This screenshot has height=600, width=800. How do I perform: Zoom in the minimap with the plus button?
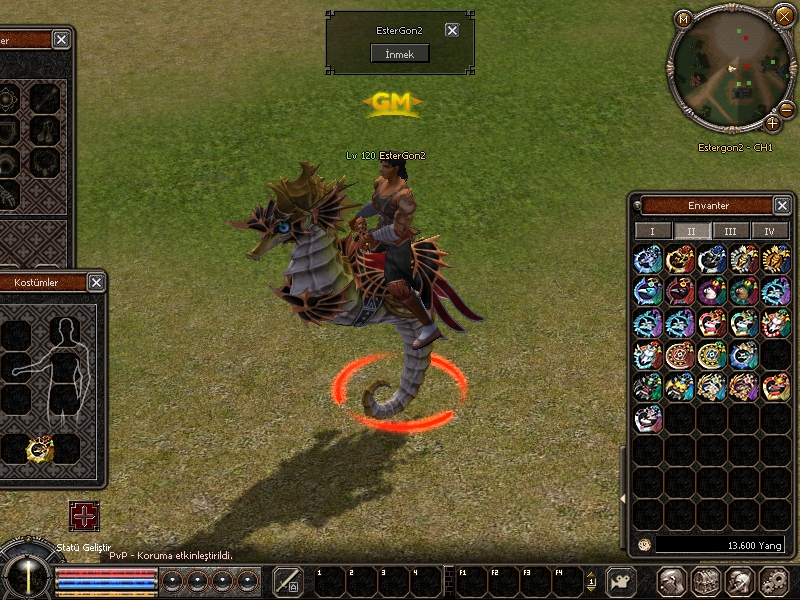click(x=772, y=123)
